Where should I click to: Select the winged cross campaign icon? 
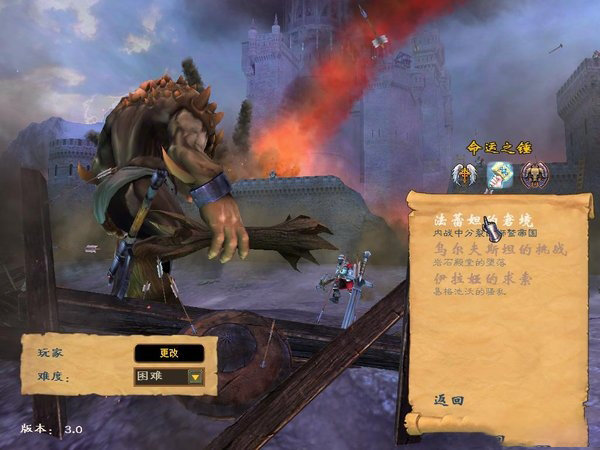pos(464,175)
